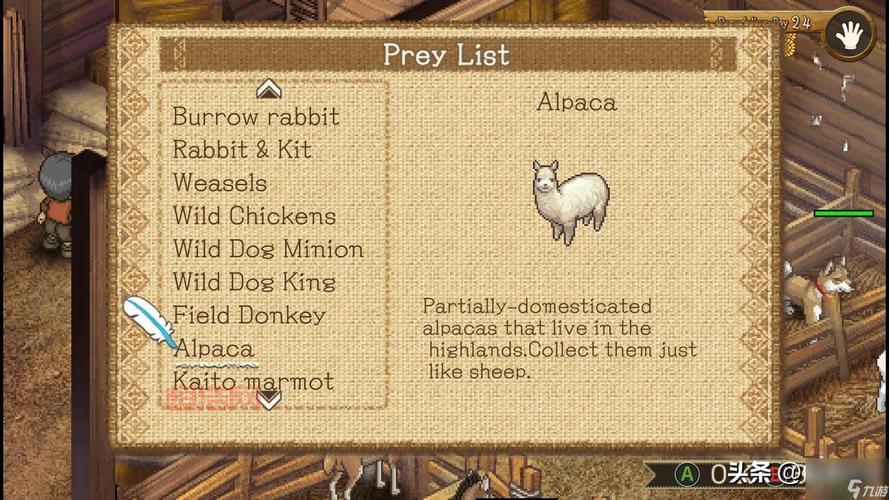The width and height of the screenshot is (889, 500).
Task: Click the up arrow above the prey list
Action: [268, 90]
